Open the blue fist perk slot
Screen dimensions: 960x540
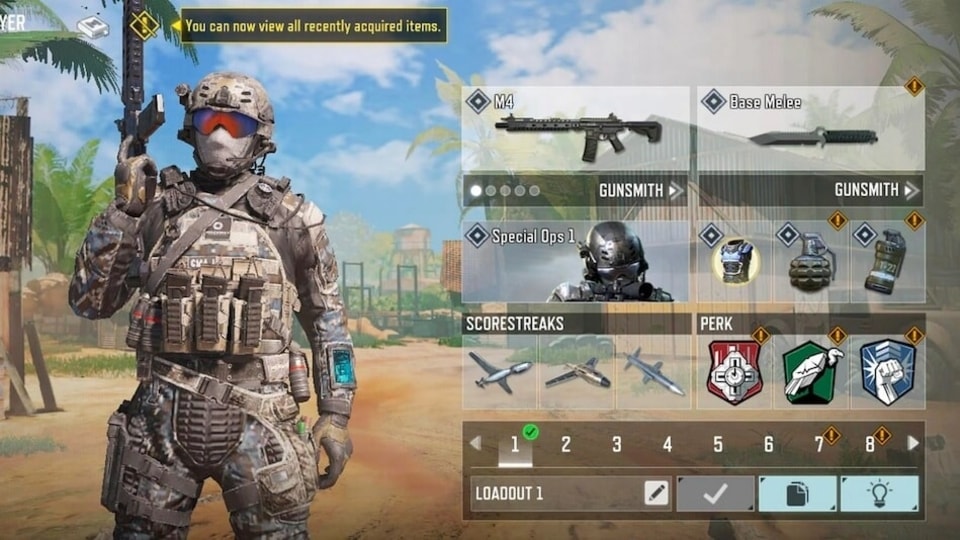tap(887, 371)
